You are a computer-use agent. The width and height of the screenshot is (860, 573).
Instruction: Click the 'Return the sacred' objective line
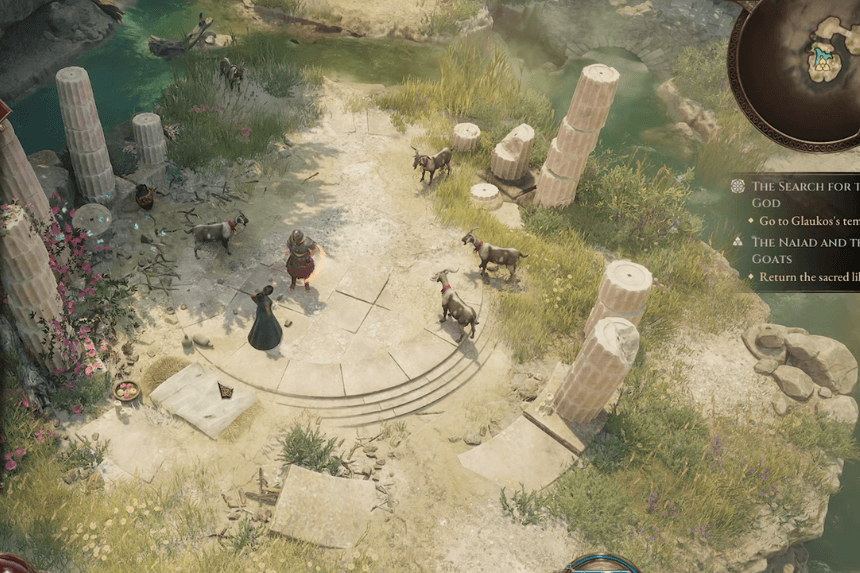(808, 277)
